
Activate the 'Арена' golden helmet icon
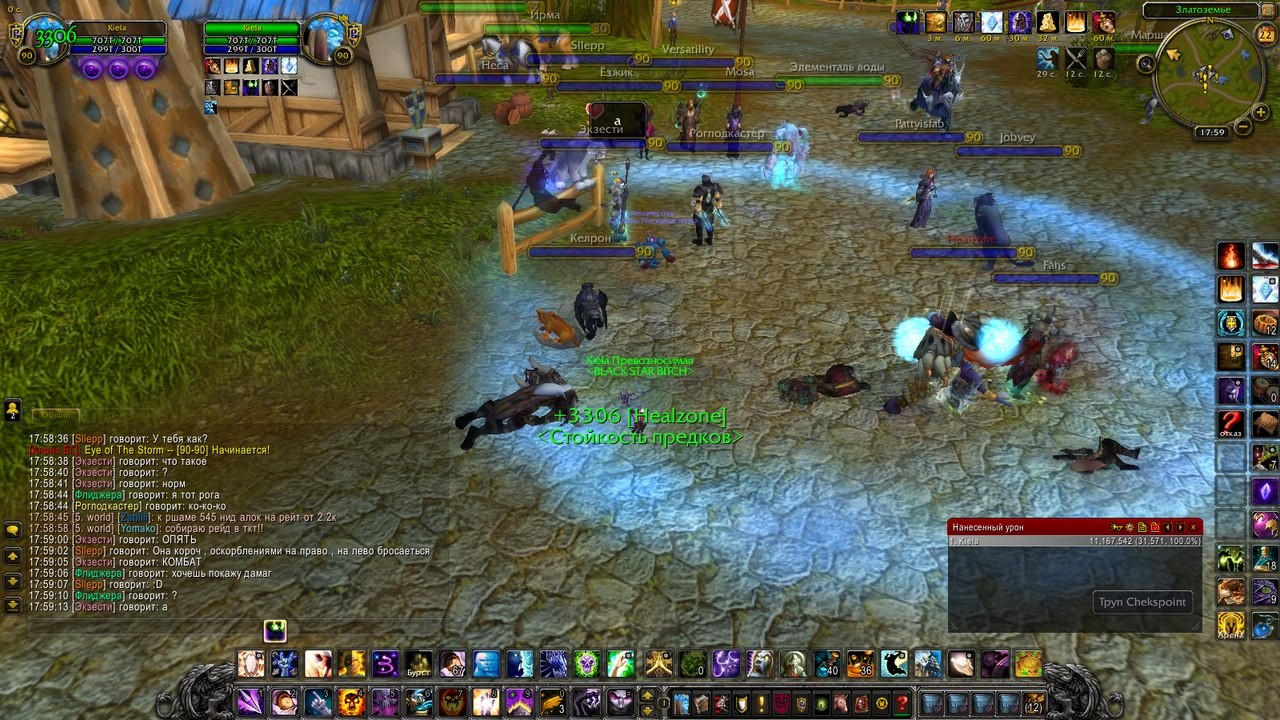pyautogui.click(x=1230, y=626)
